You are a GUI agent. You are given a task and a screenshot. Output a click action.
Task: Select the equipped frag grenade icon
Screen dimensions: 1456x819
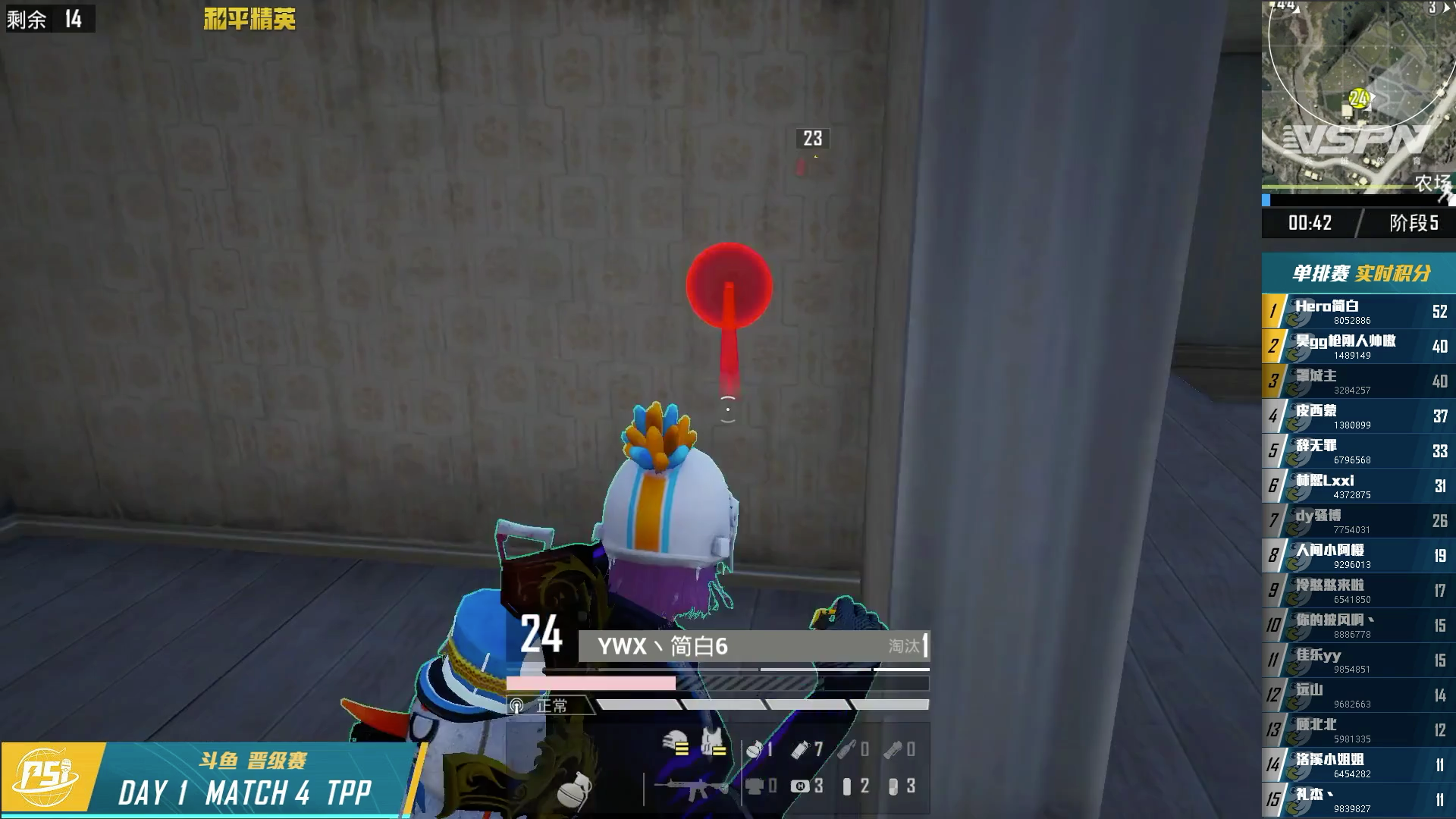point(574,789)
